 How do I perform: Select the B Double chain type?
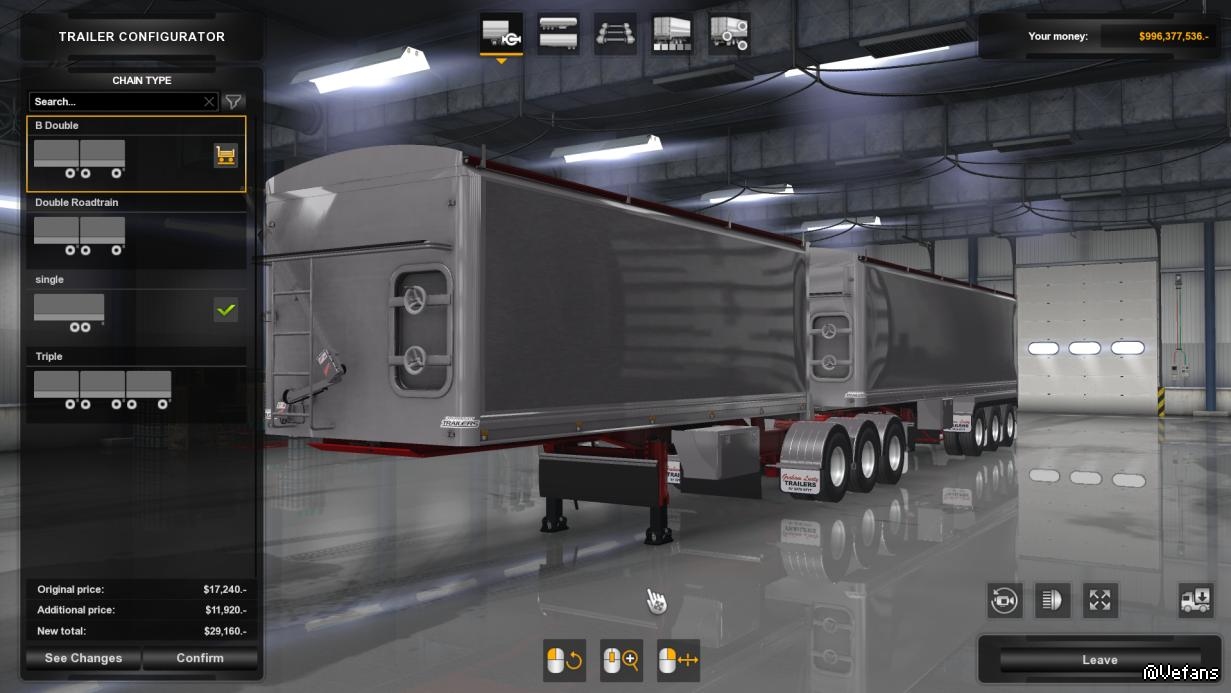[x=120, y=155]
